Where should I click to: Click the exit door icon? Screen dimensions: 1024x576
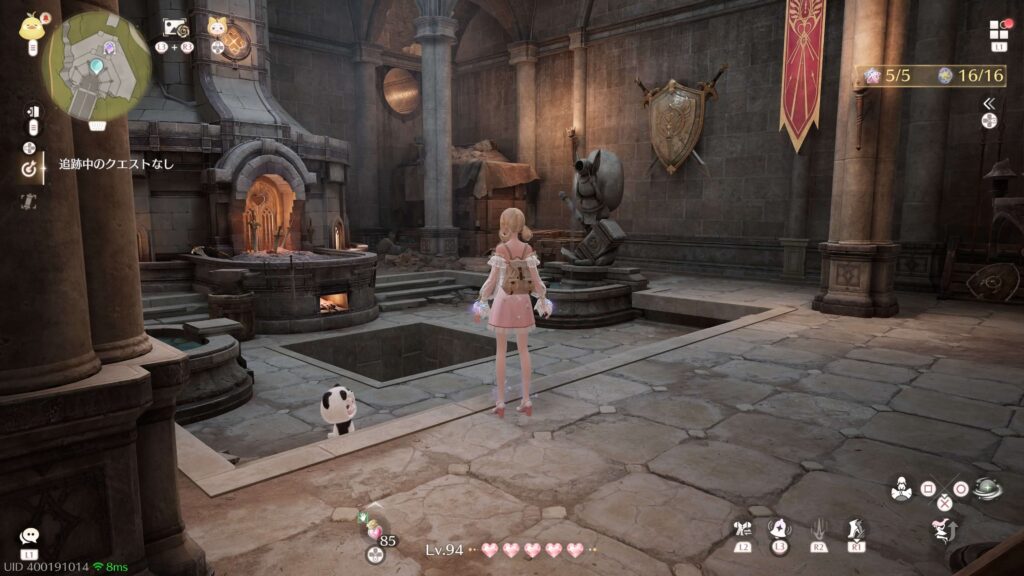[32, 112]
